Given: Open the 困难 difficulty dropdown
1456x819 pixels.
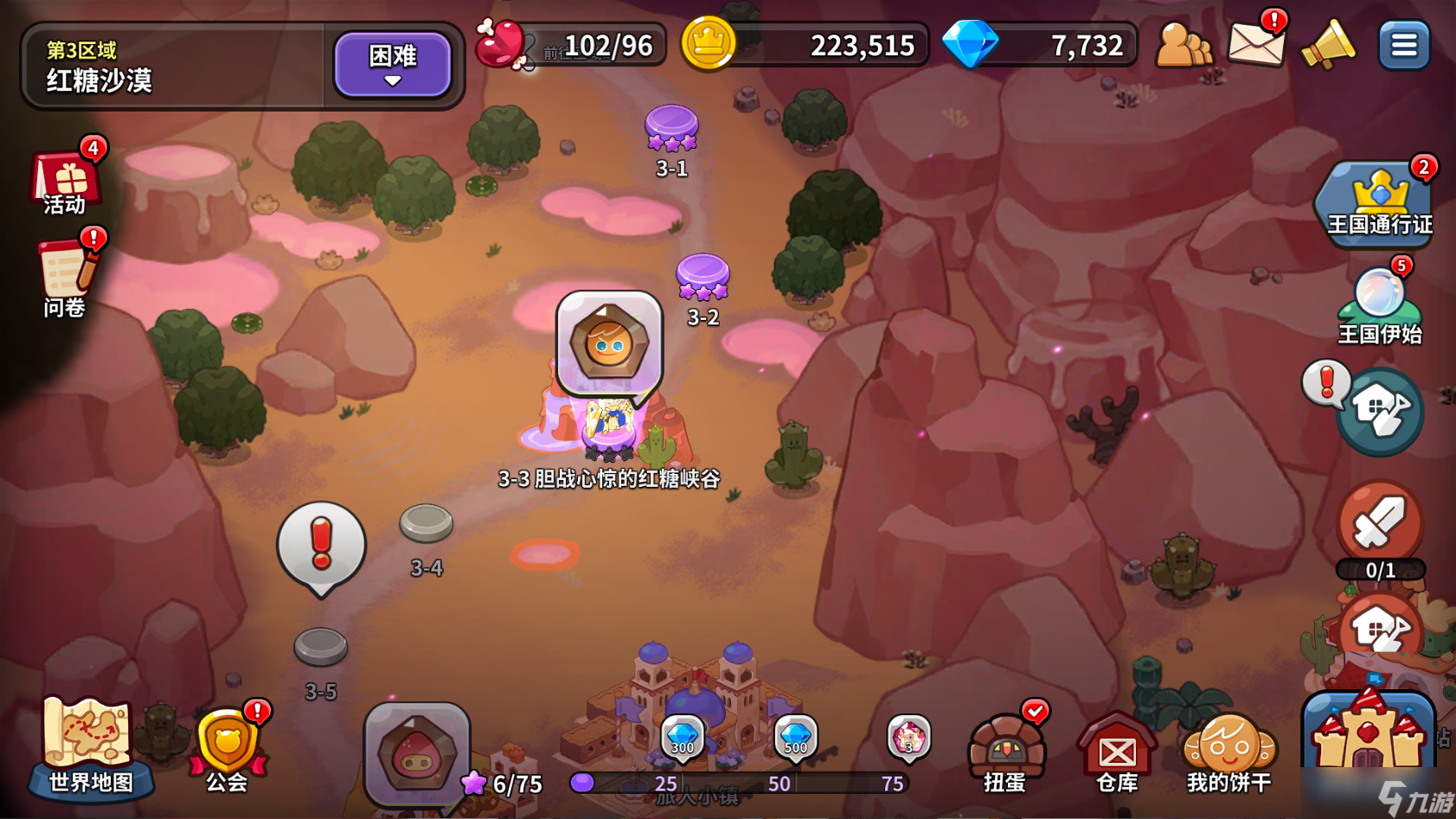Looking at the screenshot, I should (x=393, y=64).
